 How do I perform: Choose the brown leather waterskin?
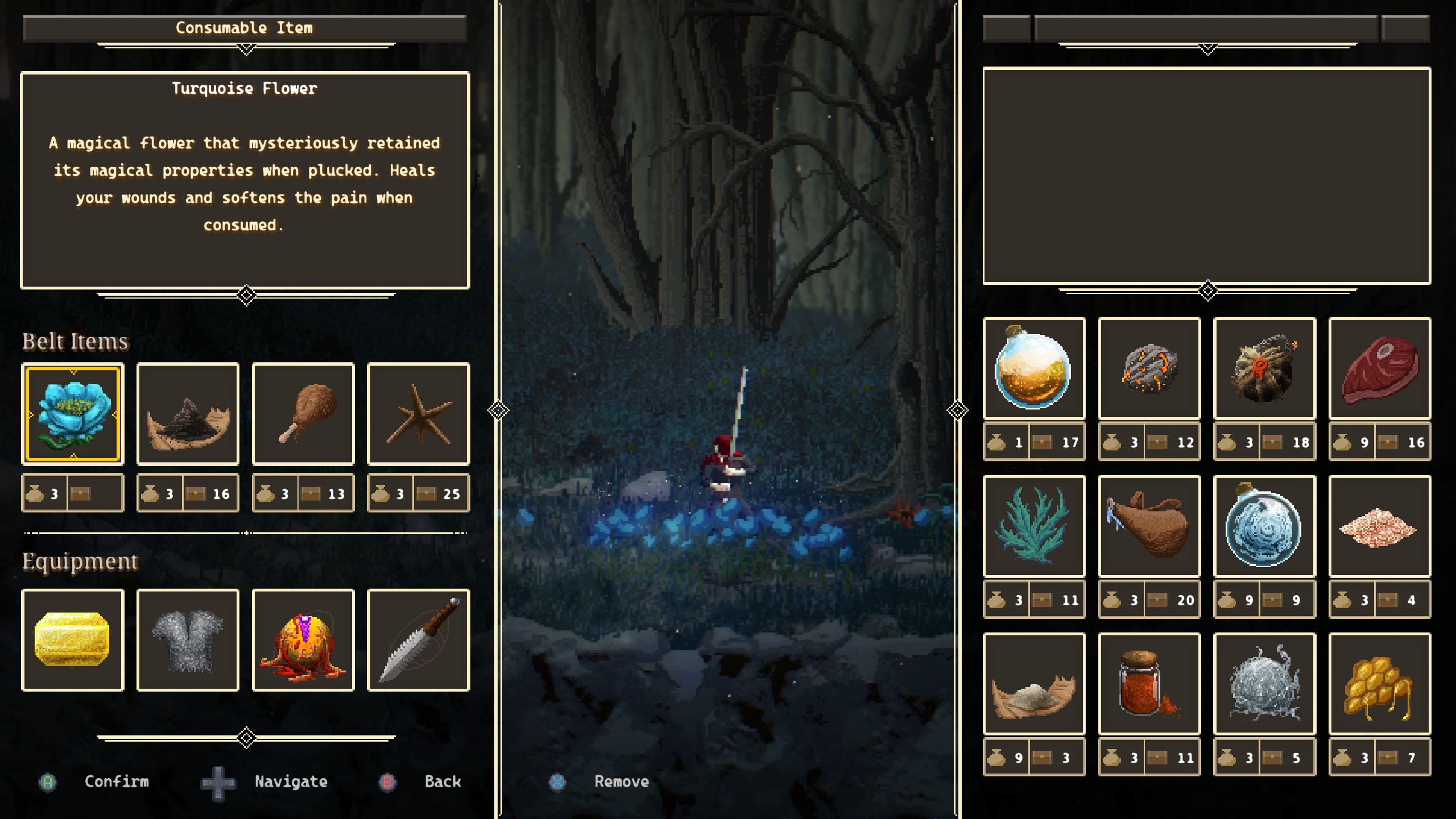[x=1149, y=526]
